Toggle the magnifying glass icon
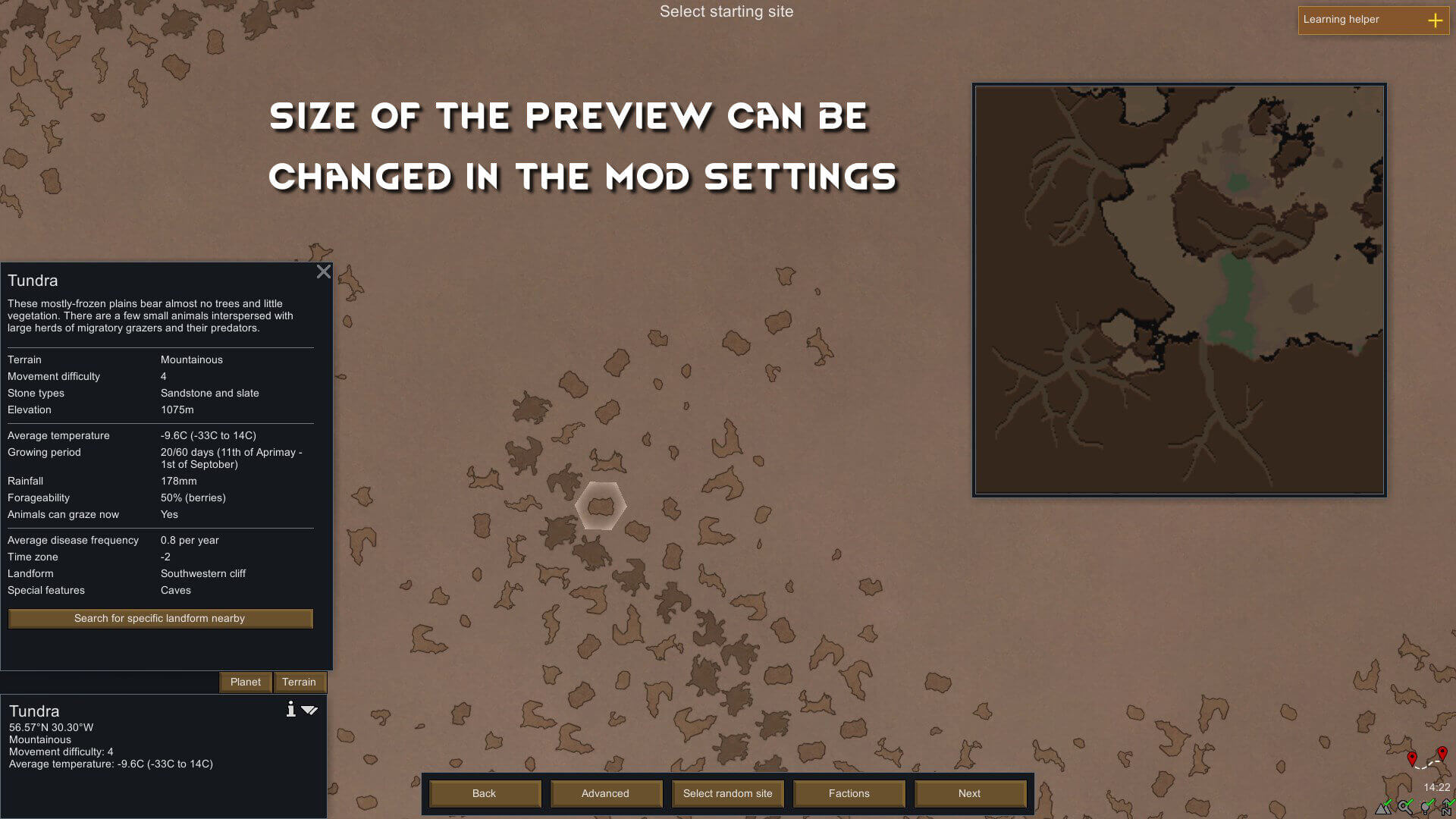The height and width of the screenshot is (819, 1456). click(x=1406, y=808)
